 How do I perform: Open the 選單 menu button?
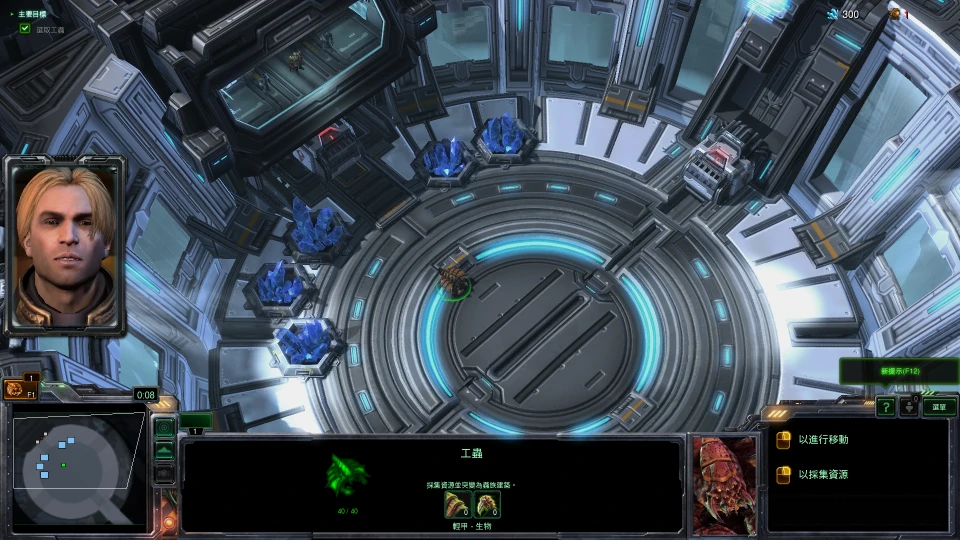point(938,407)
